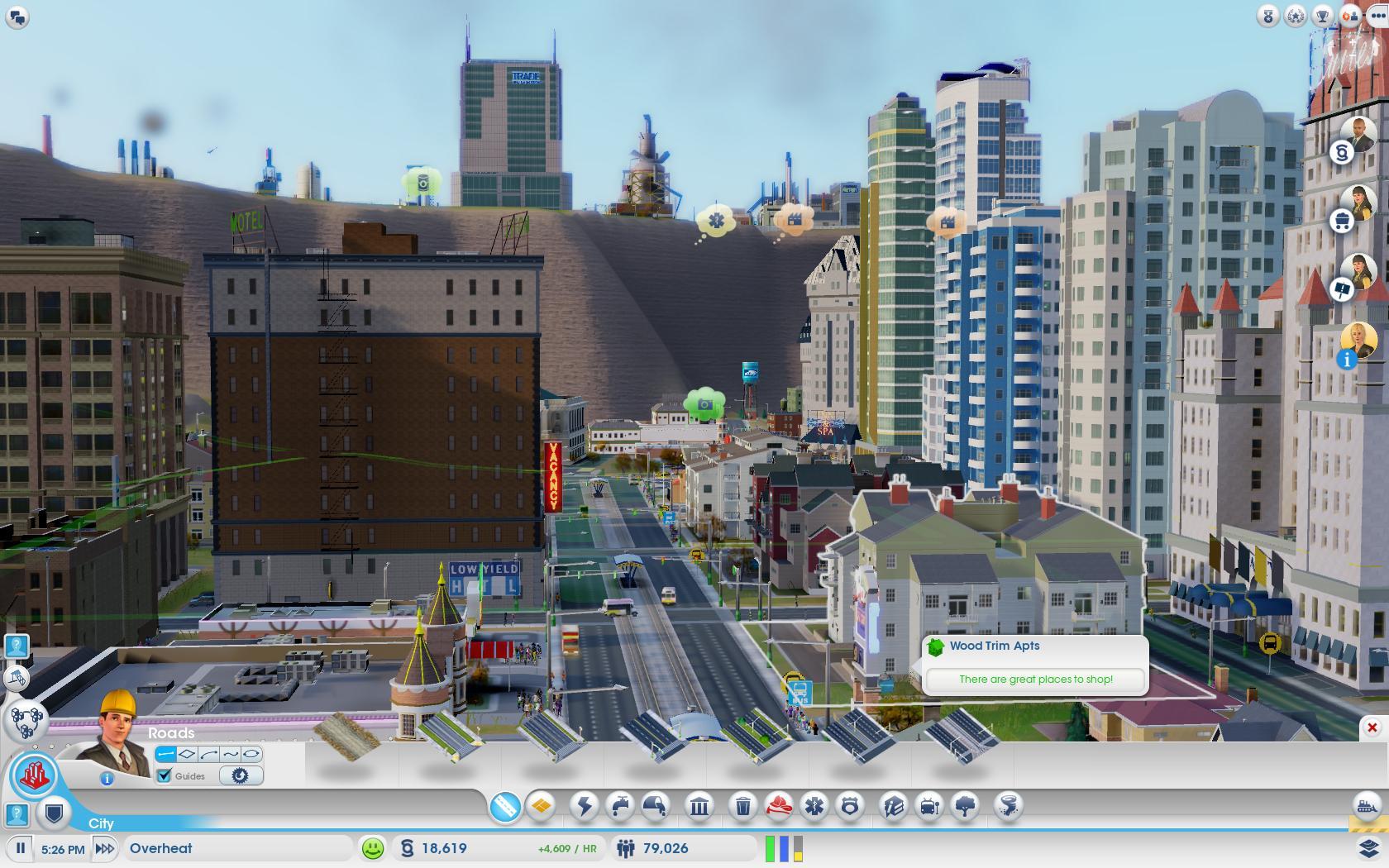
Task: Open the Disasters tornado menu
Action: pyautogui.click(x=1009, y=805)
